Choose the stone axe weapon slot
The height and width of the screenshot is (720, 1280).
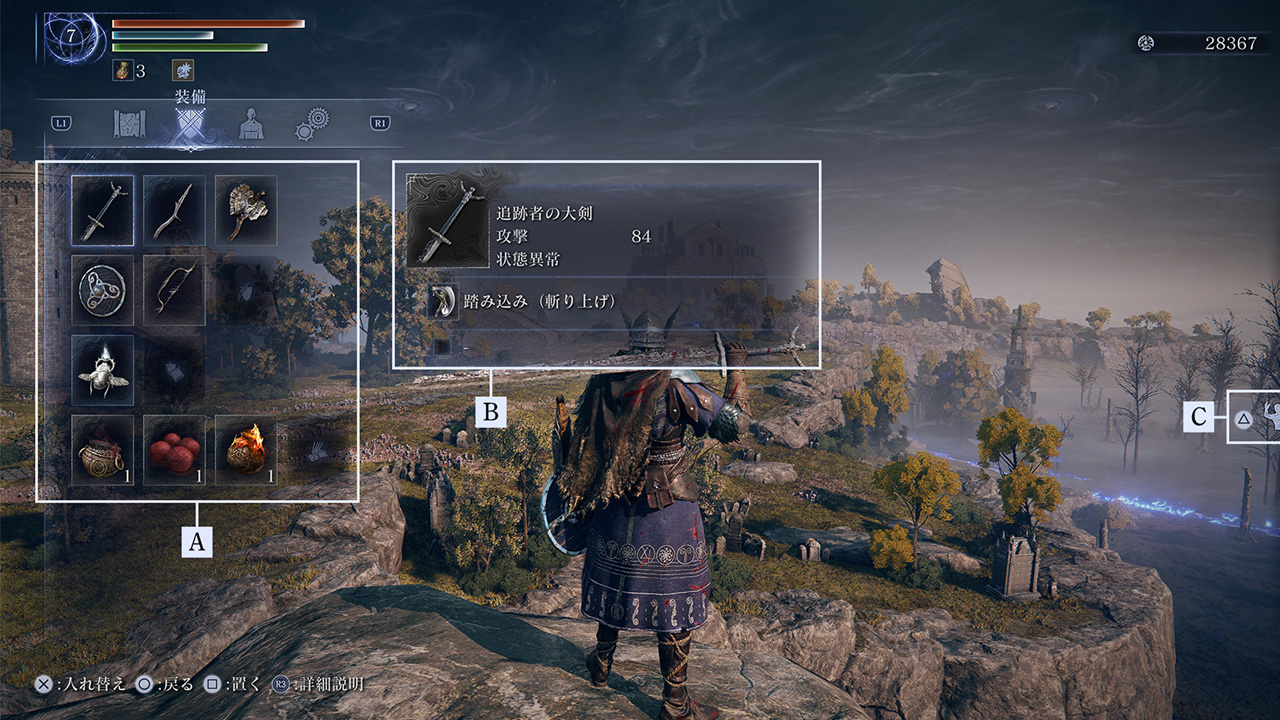click(x=246, y=211)
